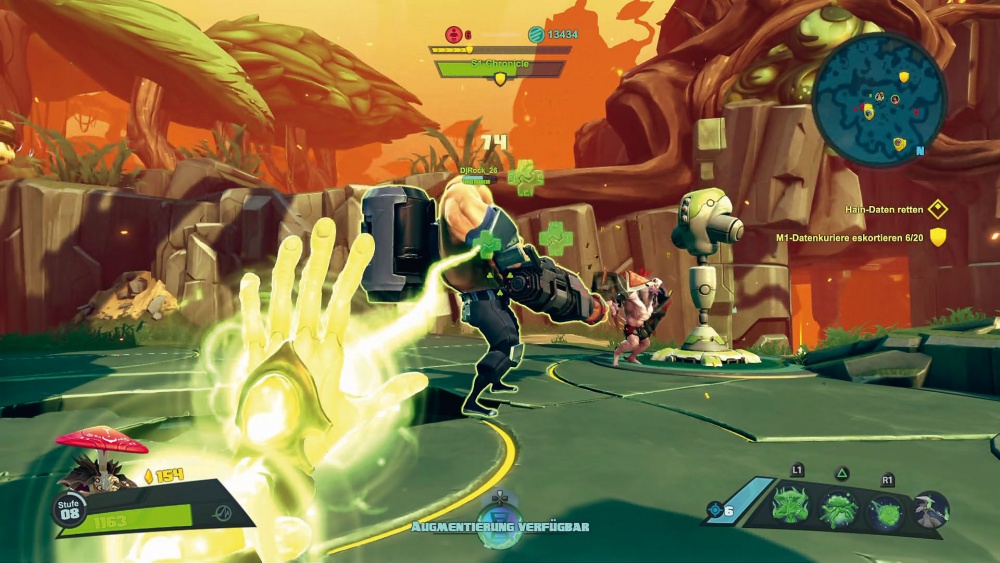Screen dimensions: 1000x563
Task: Click the blue crosshair icon beside the 6
Action: (715, 510)
